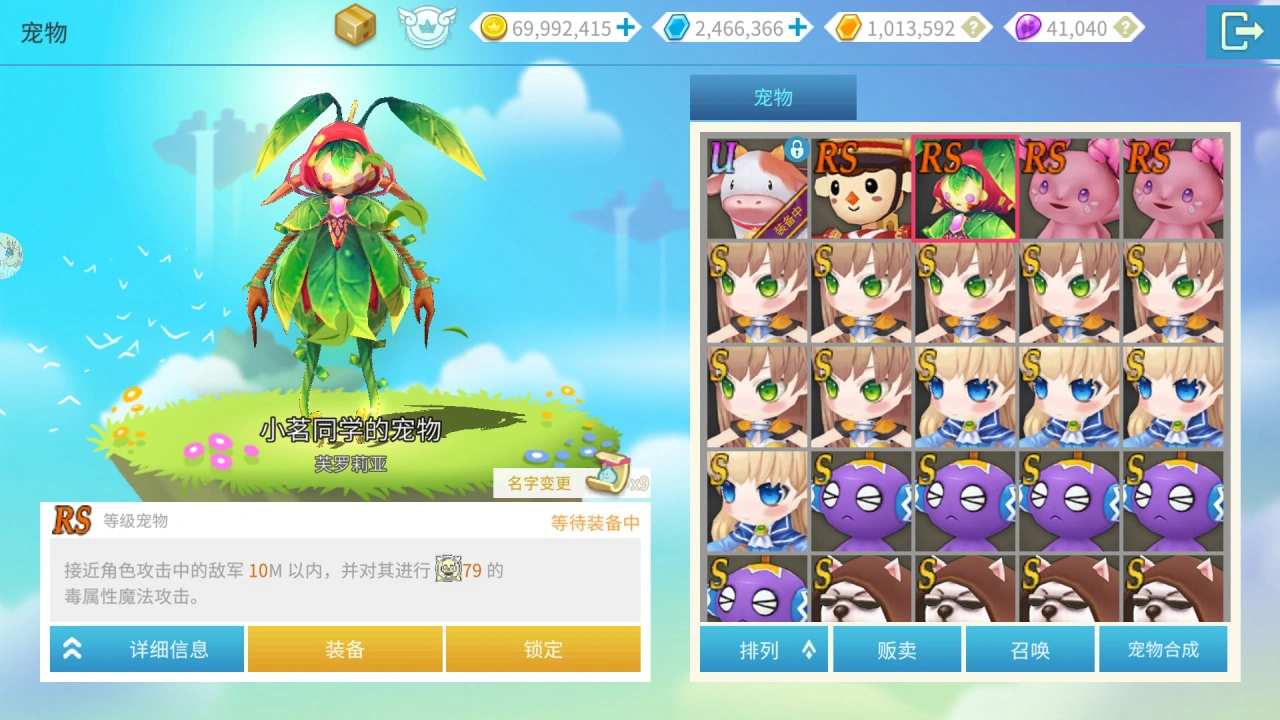Image resolution: width=1280 pixels, height=720 pixels.
Task: Select the pink pig RS pet thumbnail
Action: coord(1069,187)
